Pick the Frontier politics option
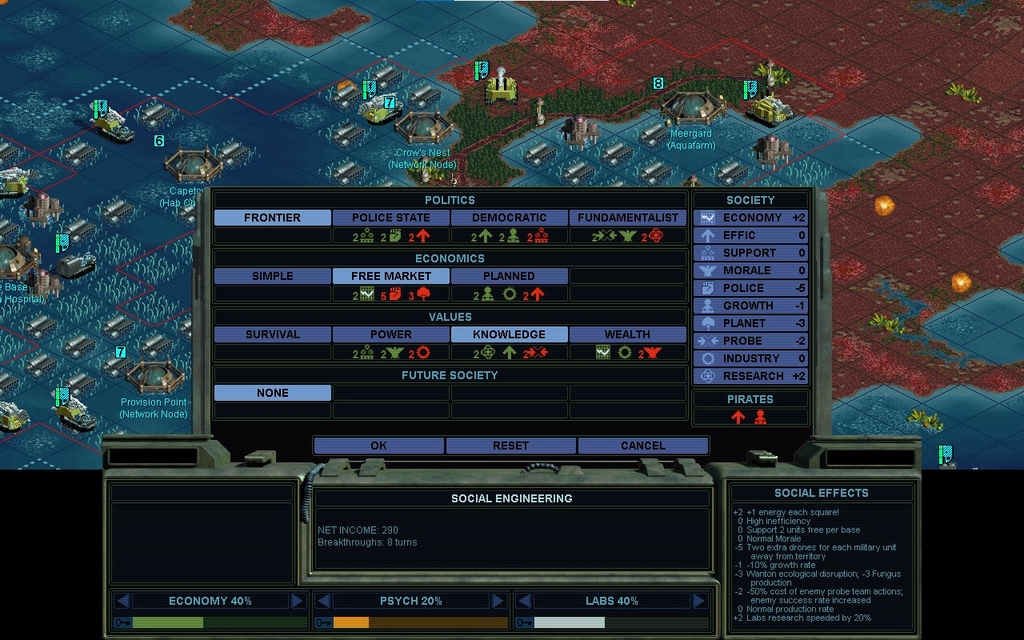The width and height of the screenshot is (1024, 640). coord(272,218)
